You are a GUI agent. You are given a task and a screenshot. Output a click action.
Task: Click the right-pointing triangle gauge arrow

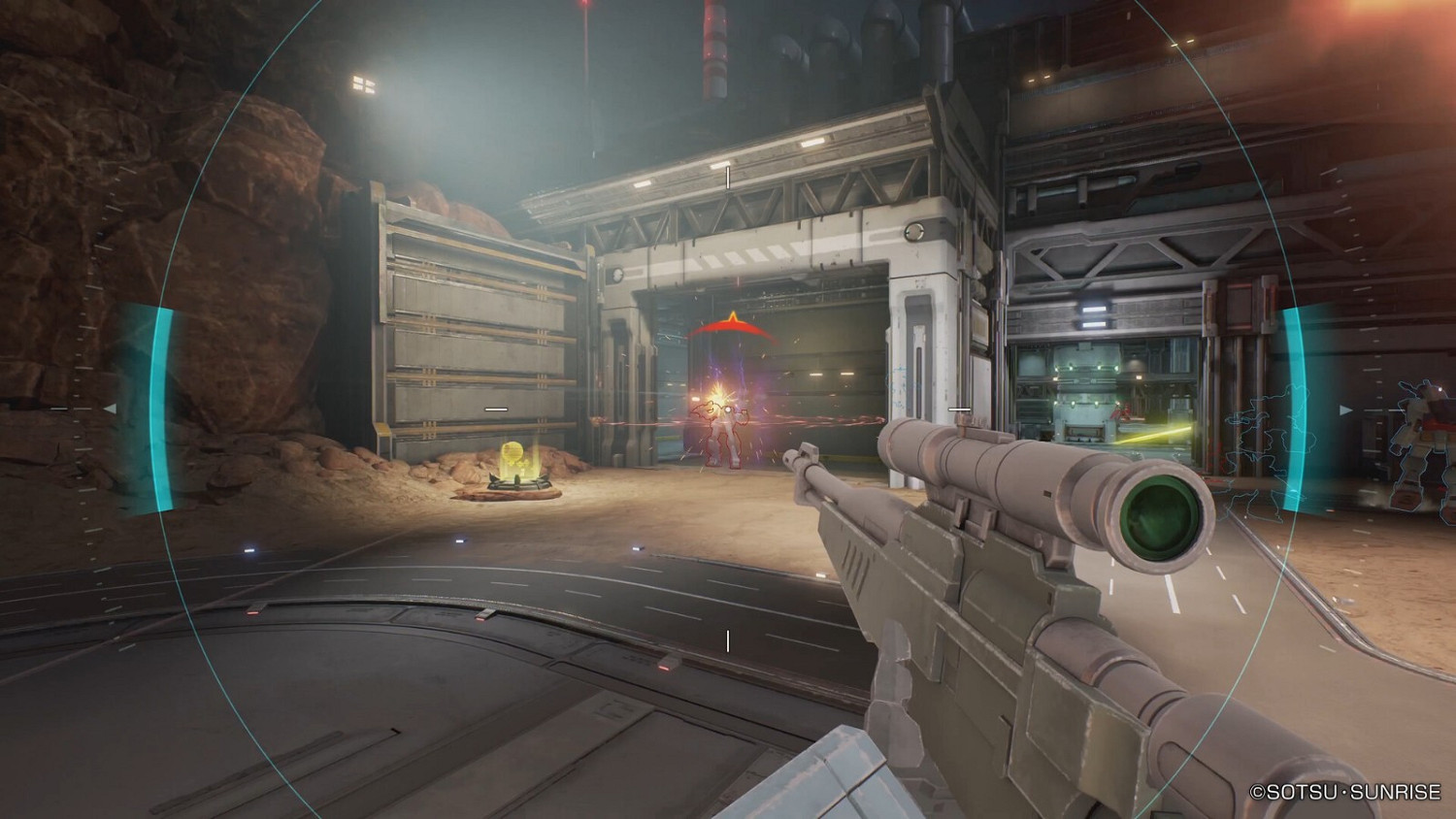point(1347,409)
